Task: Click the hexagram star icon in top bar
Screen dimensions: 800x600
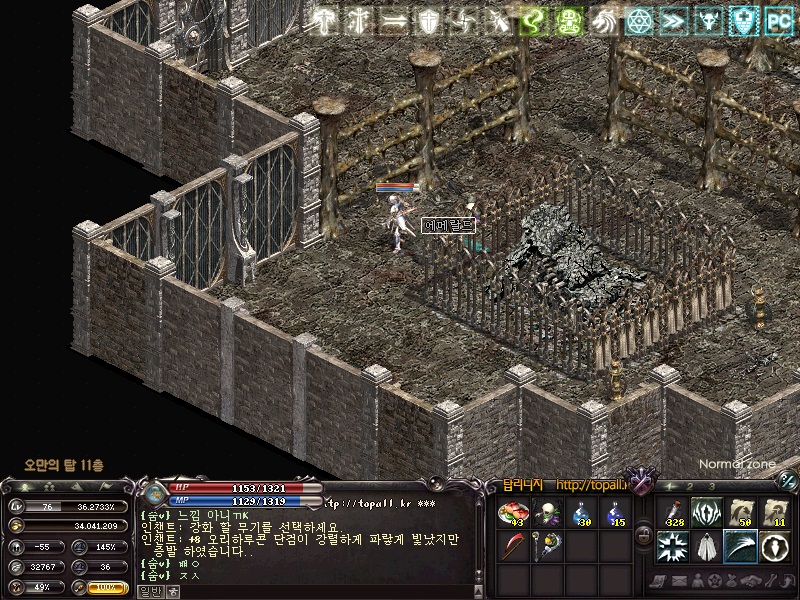Action: pyautogui.click(x=638, y=20)
